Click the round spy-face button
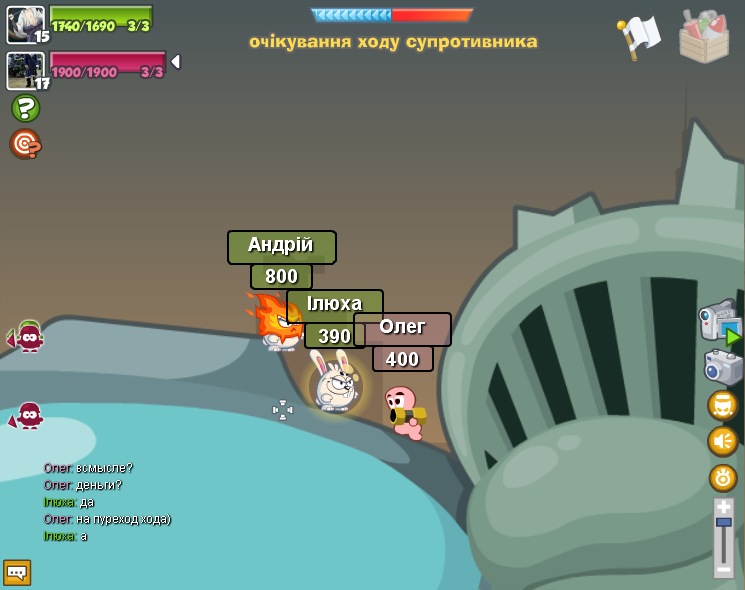This screenshot has height=590, width=745. coord(723,405)
